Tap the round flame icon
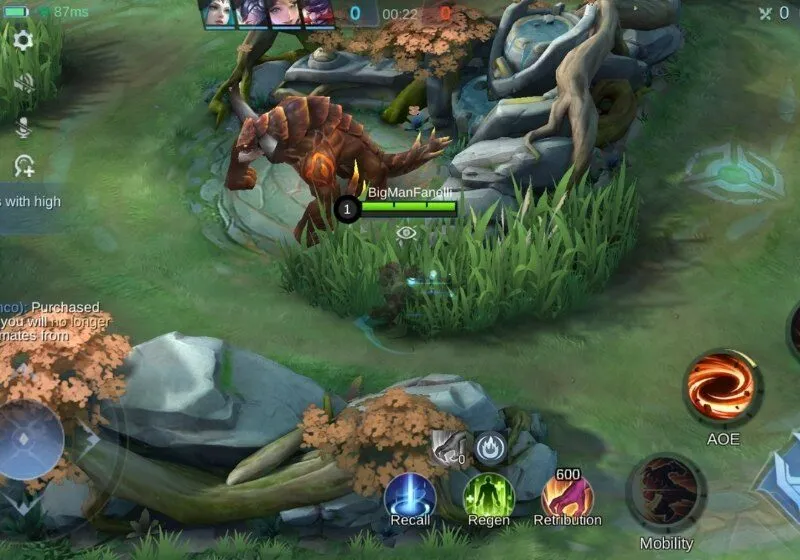The height and width of the screenshot is (560, 800). pyautogui.click(x=490, y=448)
